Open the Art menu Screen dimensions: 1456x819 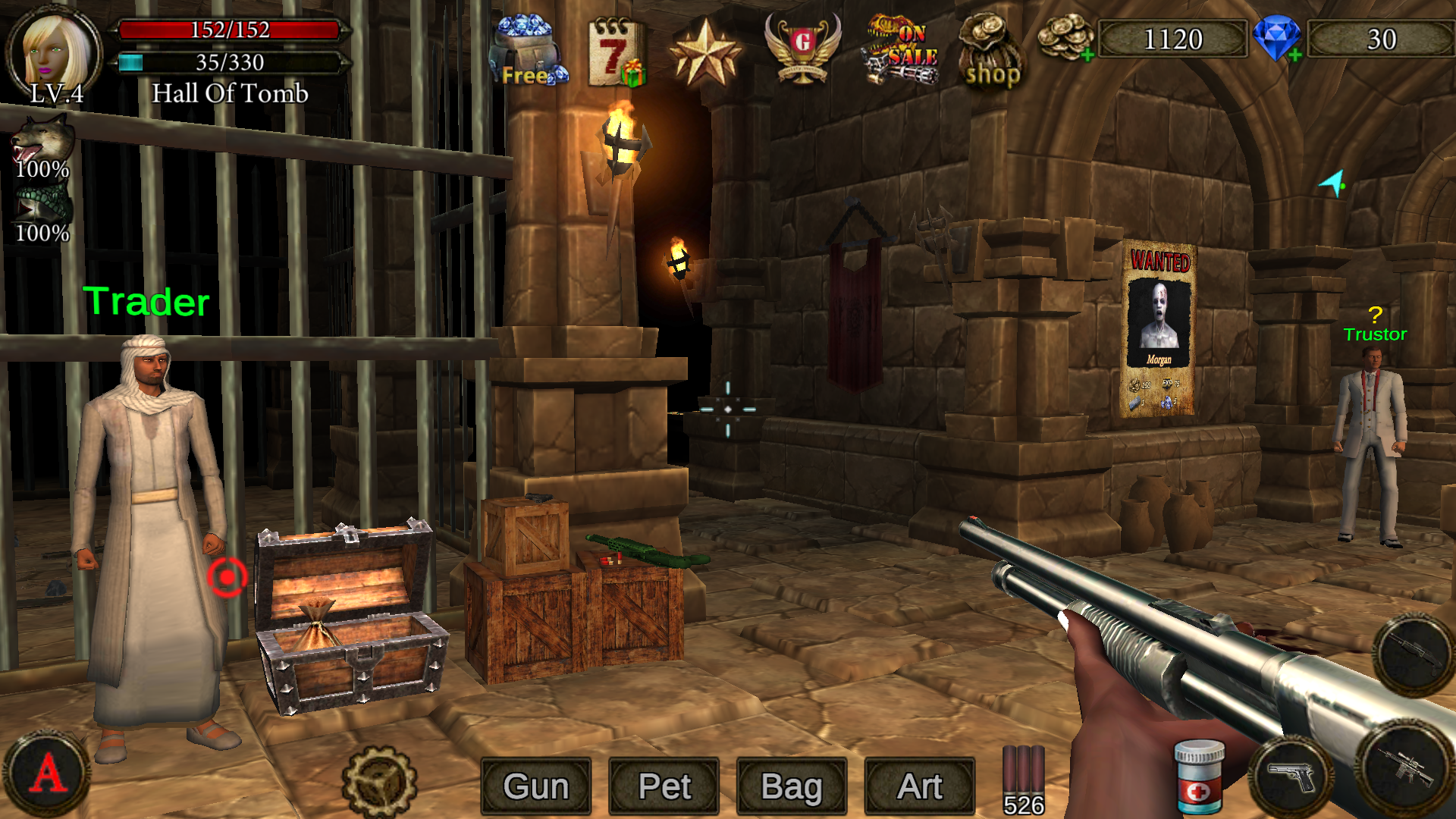(919, 786)
